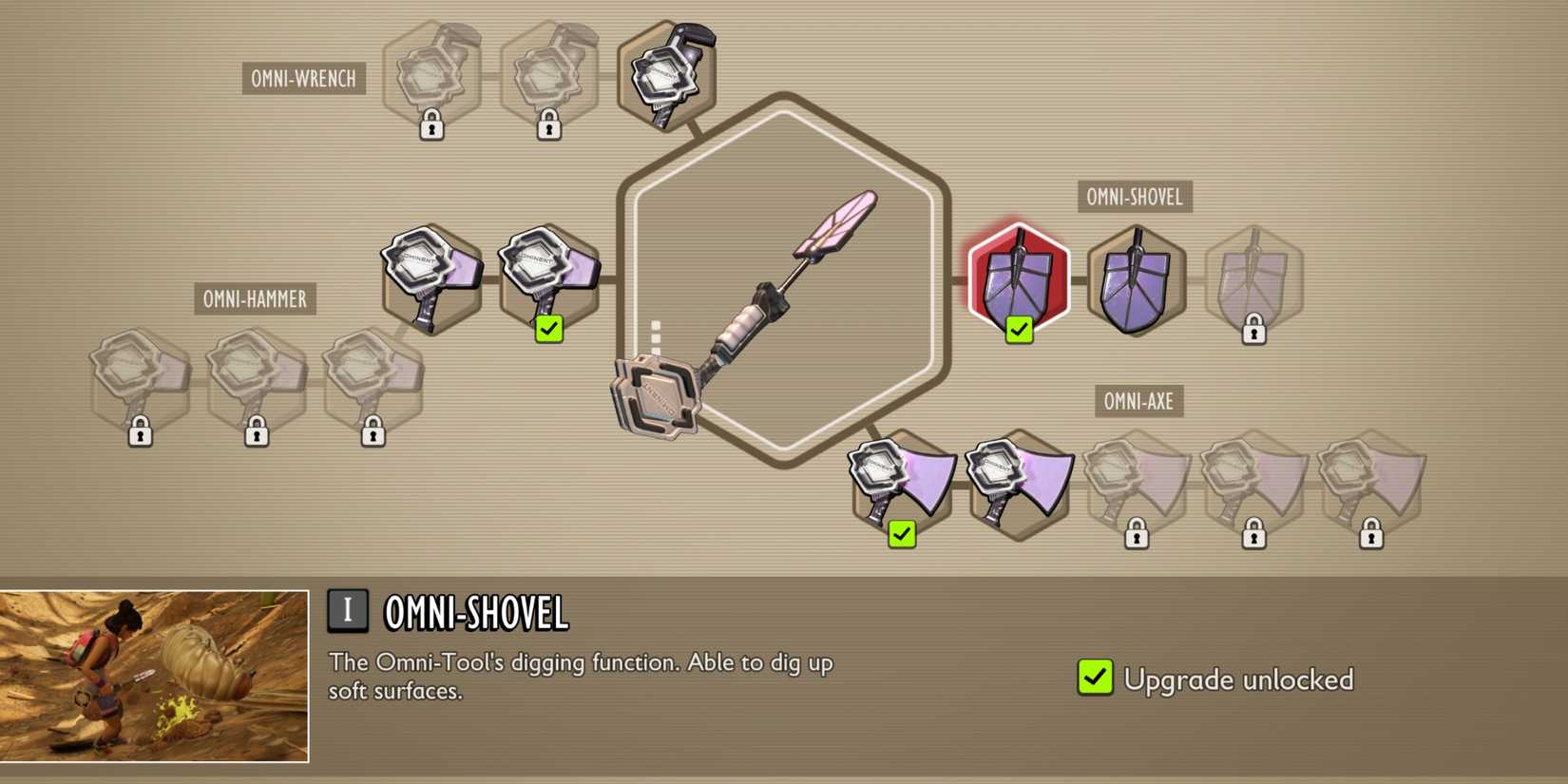Click the digging gameplay preview thumbnail
The height and width of the screenshot is (784, 1568).
(x=157, y=672)
